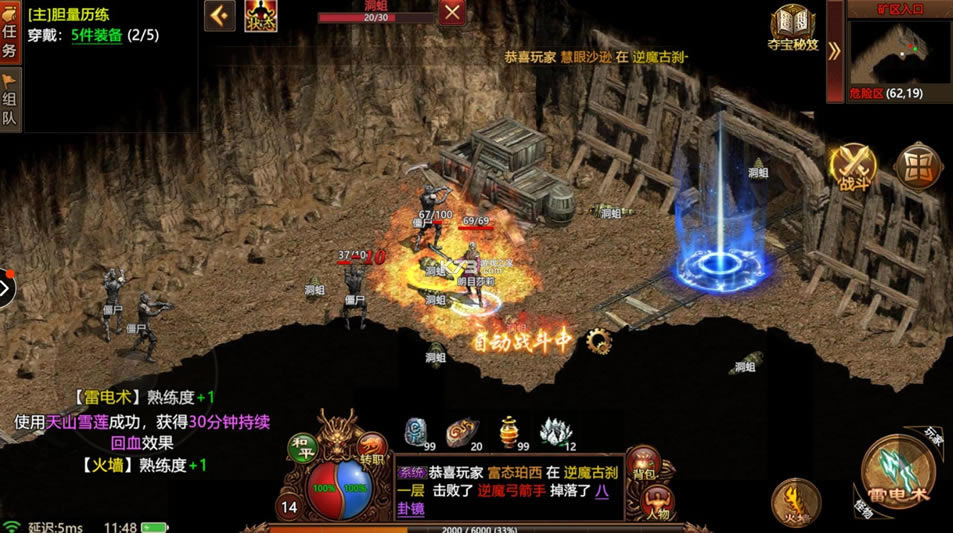Click the yellow back arrow button
The image size is (953, 533).
tap(220, 15)
